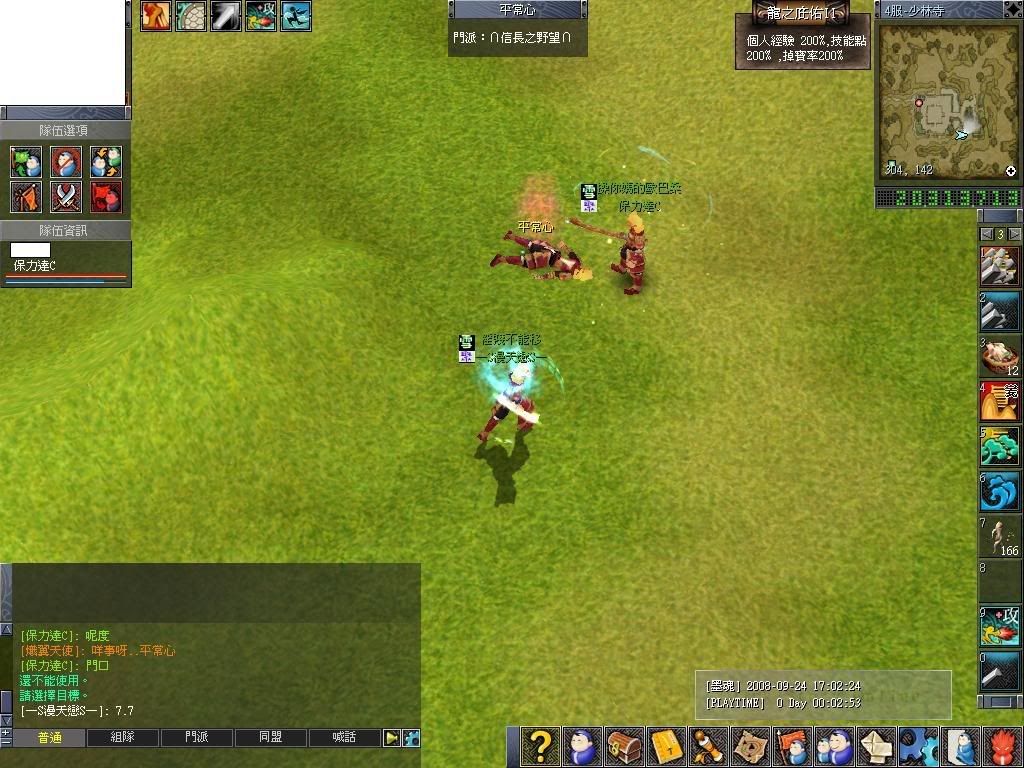
Task: Select party member 保力達C in team info
Action: click(x=35, y=266)
